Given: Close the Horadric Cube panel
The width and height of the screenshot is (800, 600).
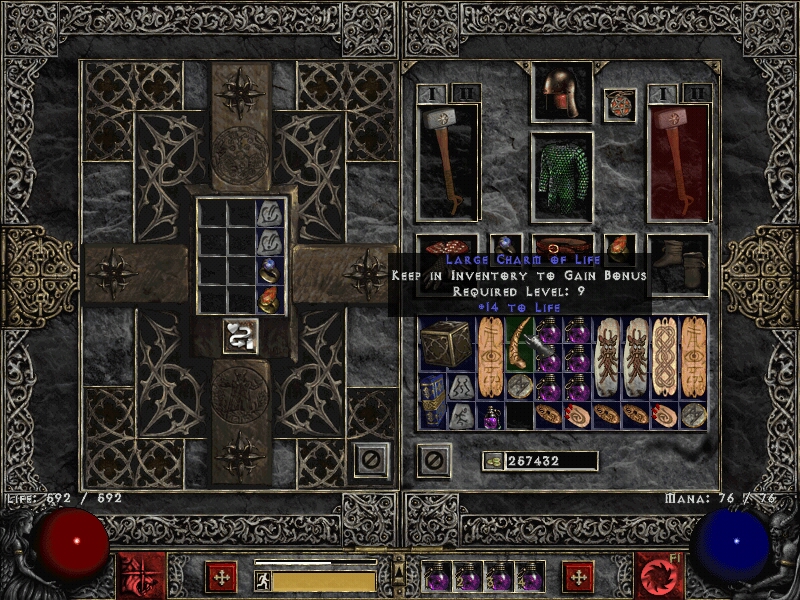Looking at the screenshot, I should tap(370, 458).
